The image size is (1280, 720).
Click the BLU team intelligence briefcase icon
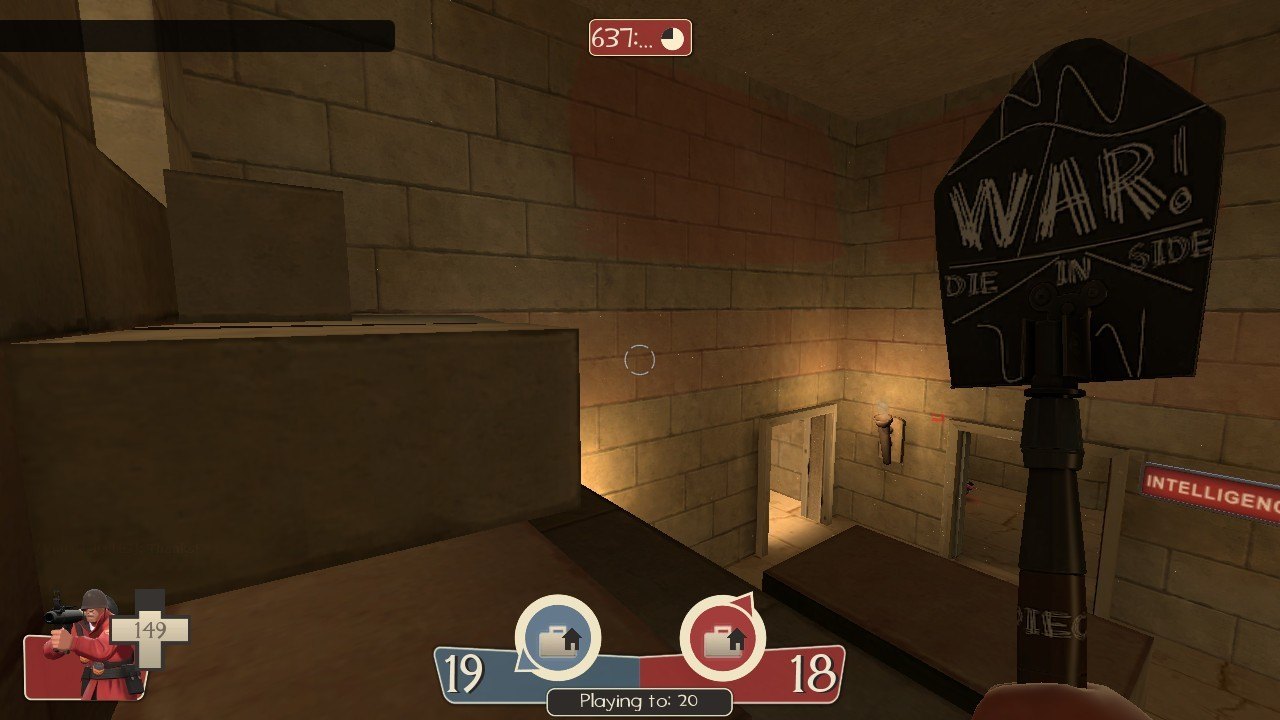[x=557, y=638]
